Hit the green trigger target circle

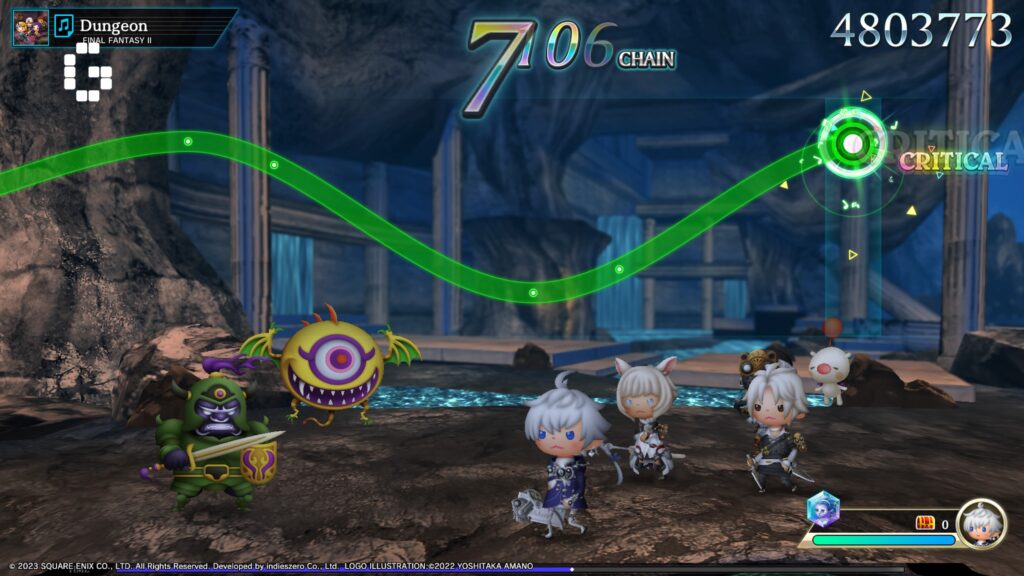pyautogui.click(x=852, y=143)
